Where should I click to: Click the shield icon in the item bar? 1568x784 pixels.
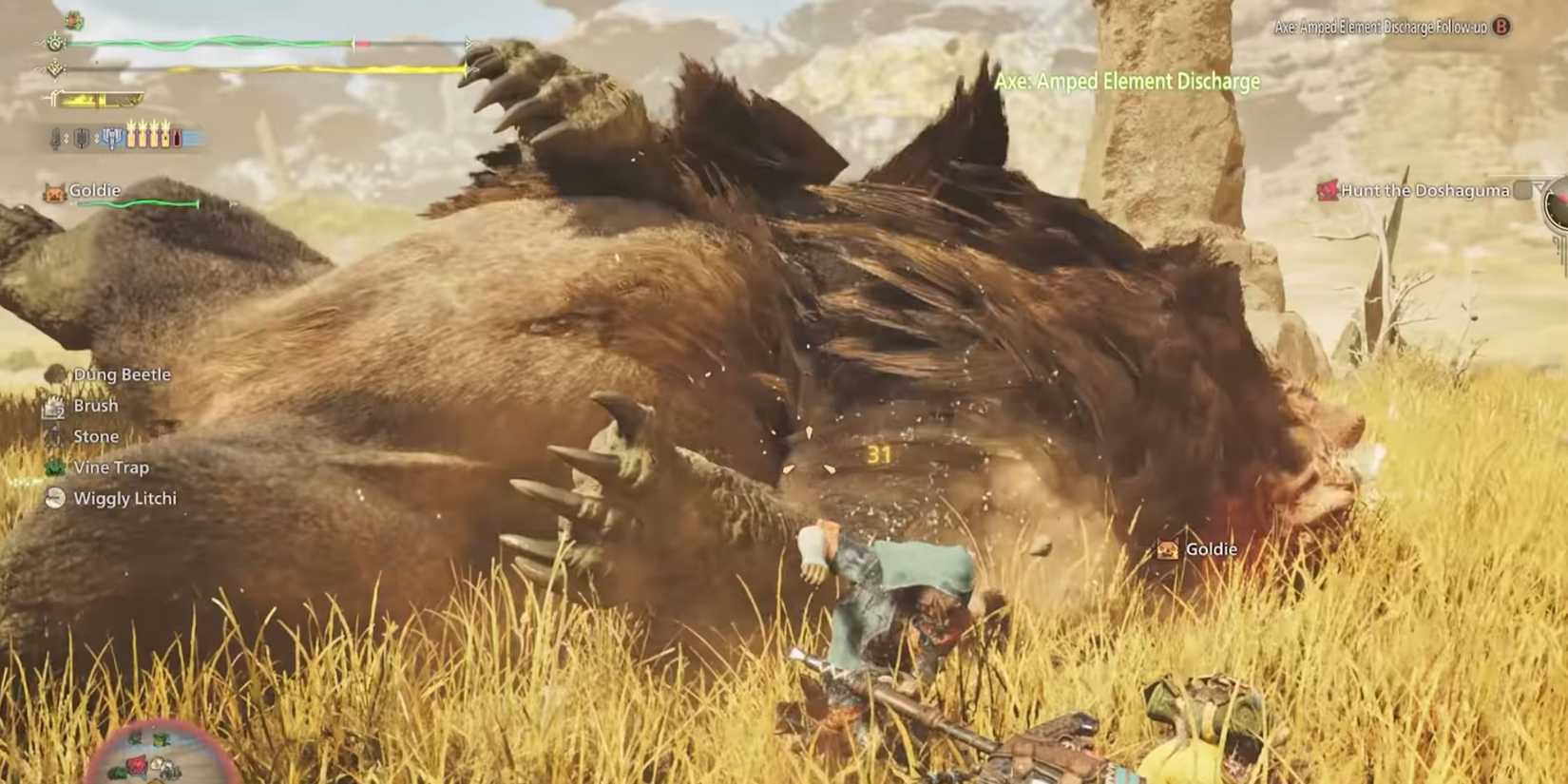pos(82,137)
